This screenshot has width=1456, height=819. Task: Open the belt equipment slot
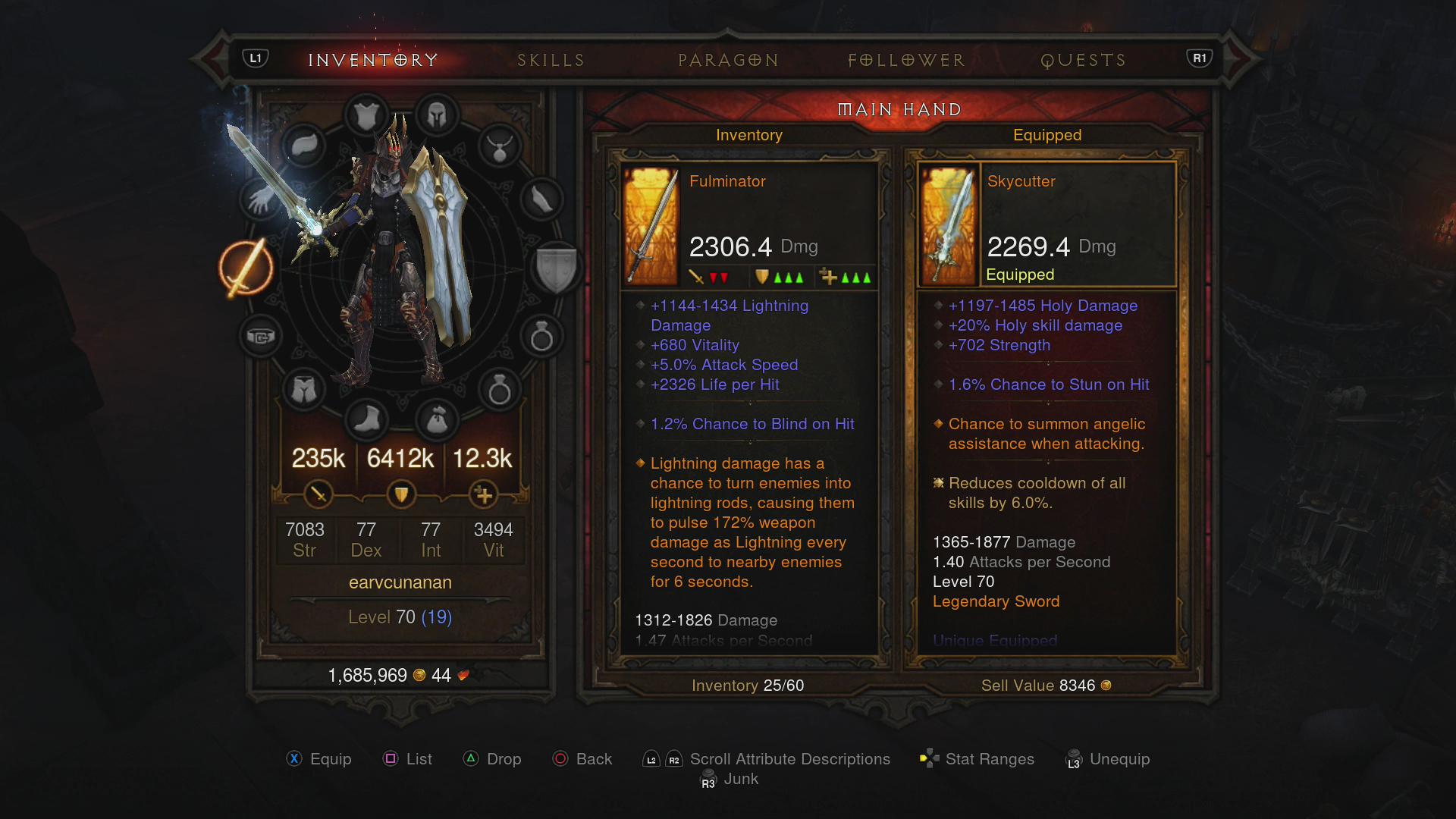pyautogui.click(x=260, y=336)
